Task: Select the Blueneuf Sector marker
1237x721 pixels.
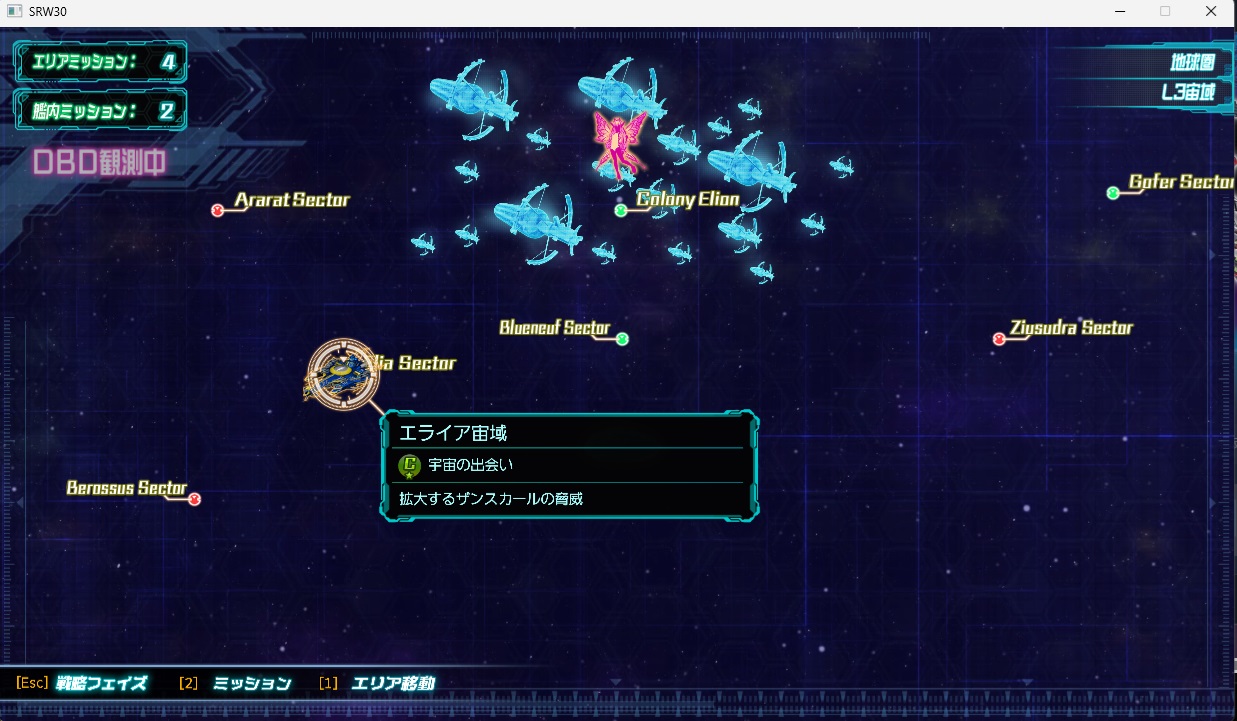Action: point(622,339)
